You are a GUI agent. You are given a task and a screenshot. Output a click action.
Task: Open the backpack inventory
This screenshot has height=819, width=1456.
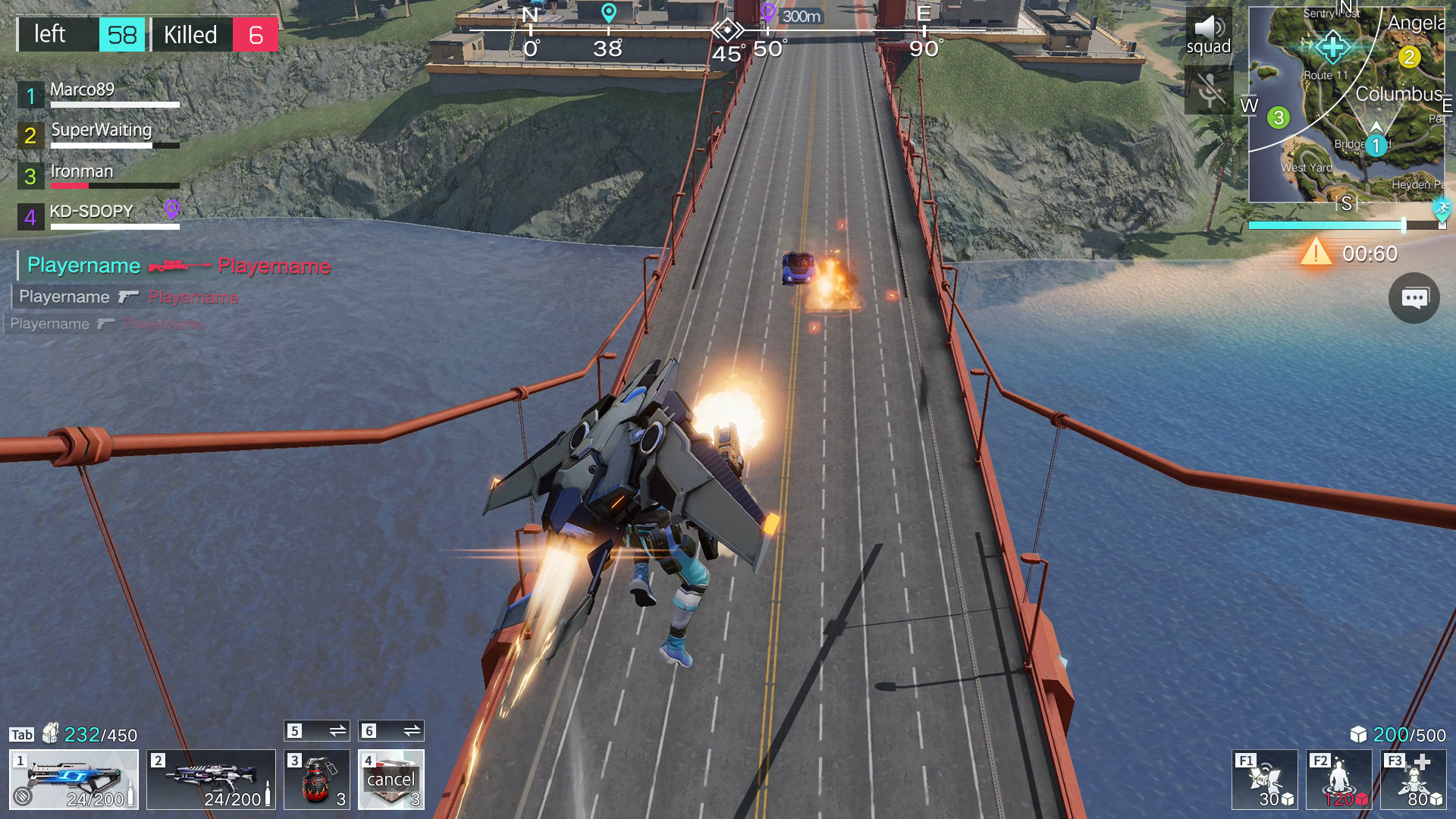(x=50, y=733)
